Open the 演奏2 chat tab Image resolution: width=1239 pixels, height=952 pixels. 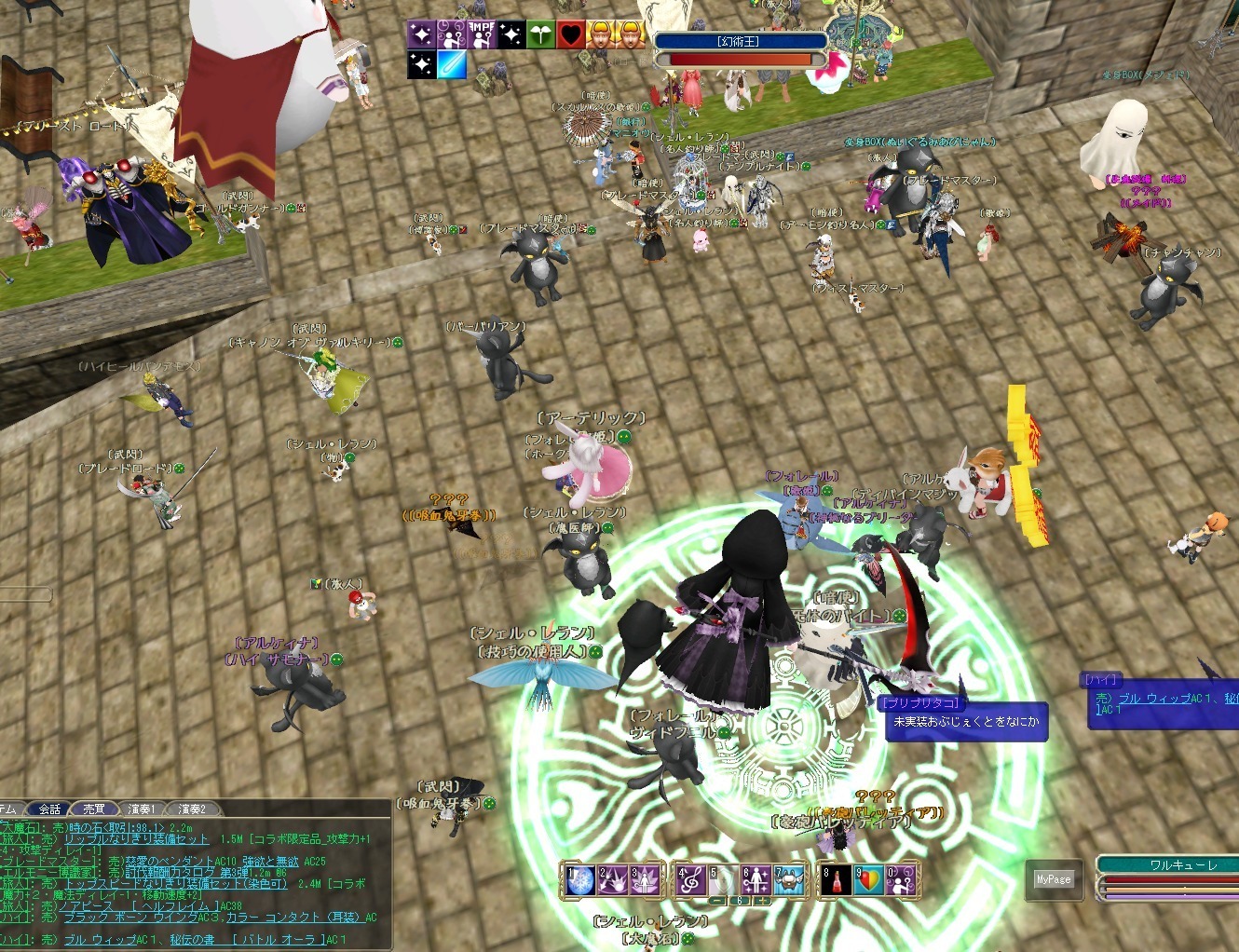(191, 809)
